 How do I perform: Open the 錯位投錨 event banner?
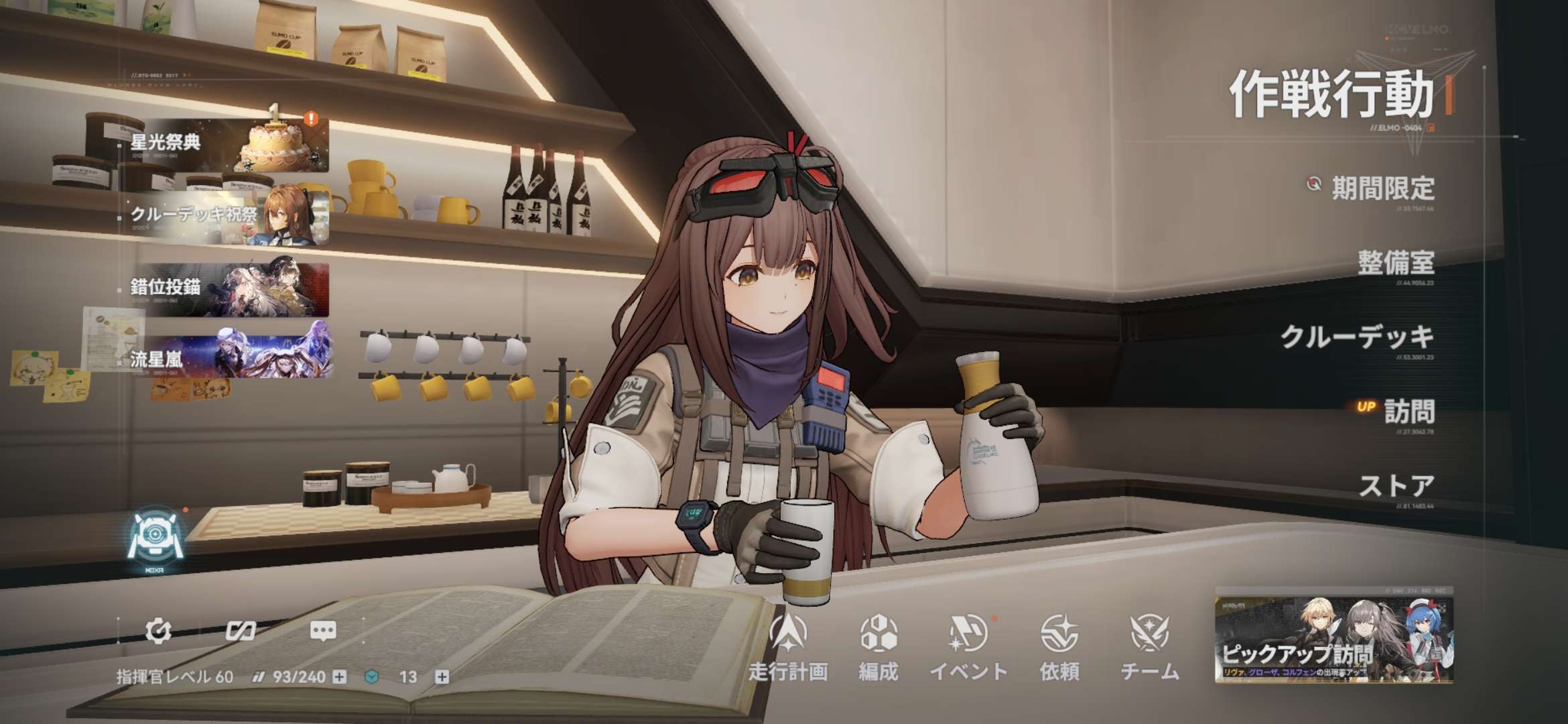click(224, 288)
